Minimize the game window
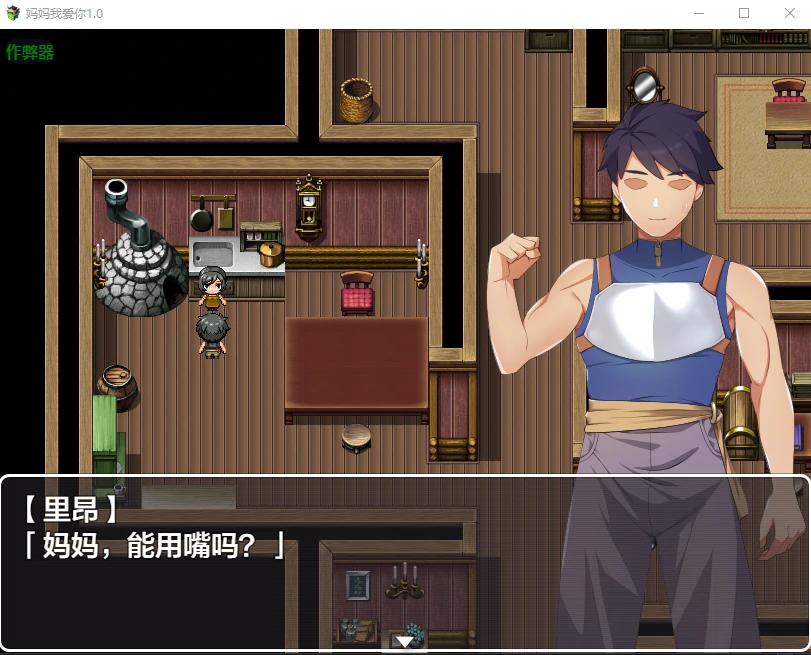 point(698,14)
